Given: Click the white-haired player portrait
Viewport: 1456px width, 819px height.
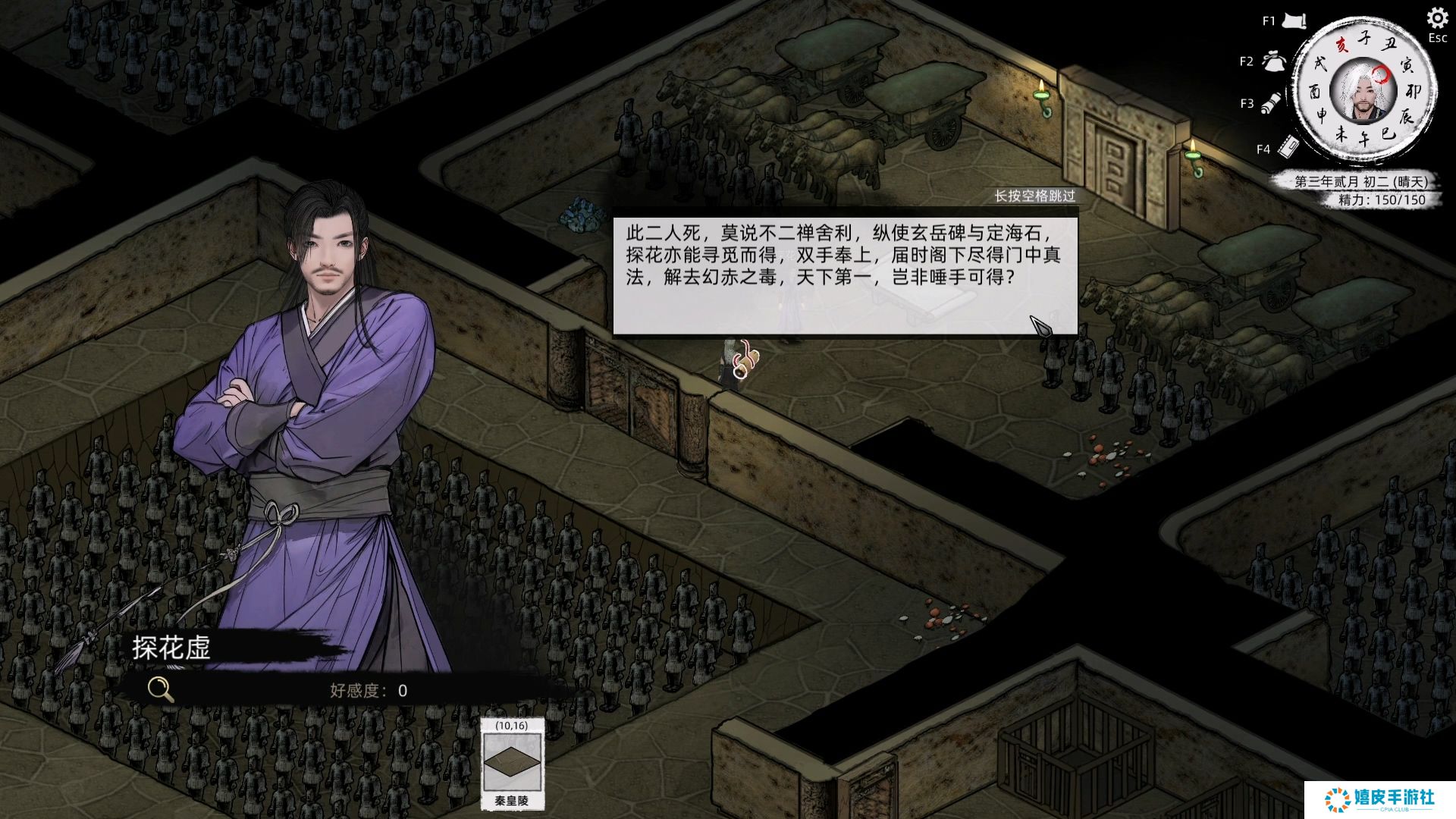Looking at the screenshot, I should pyautogui.click(x=1363, y=91).
